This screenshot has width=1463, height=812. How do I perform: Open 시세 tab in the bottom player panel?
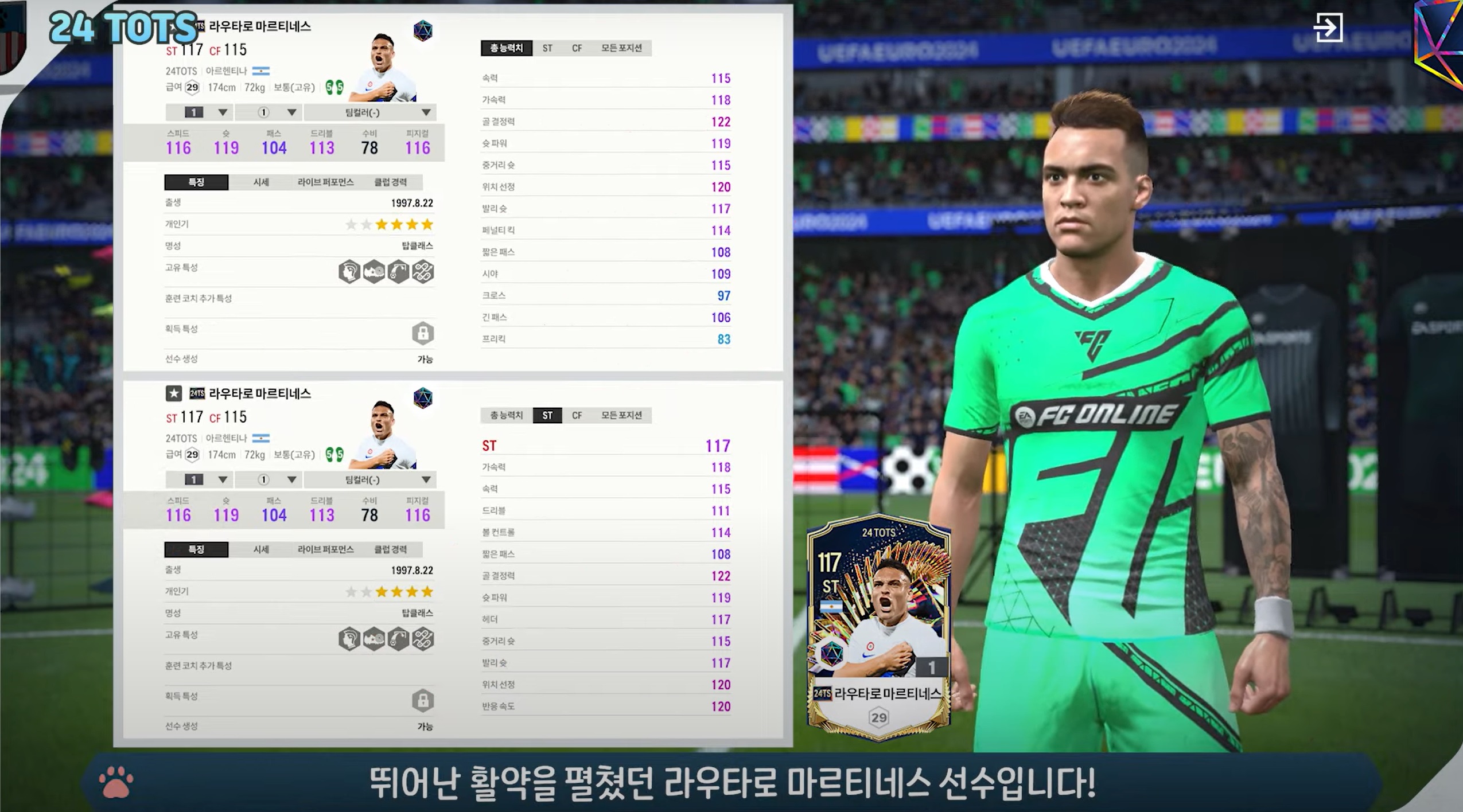click(261, 549)
